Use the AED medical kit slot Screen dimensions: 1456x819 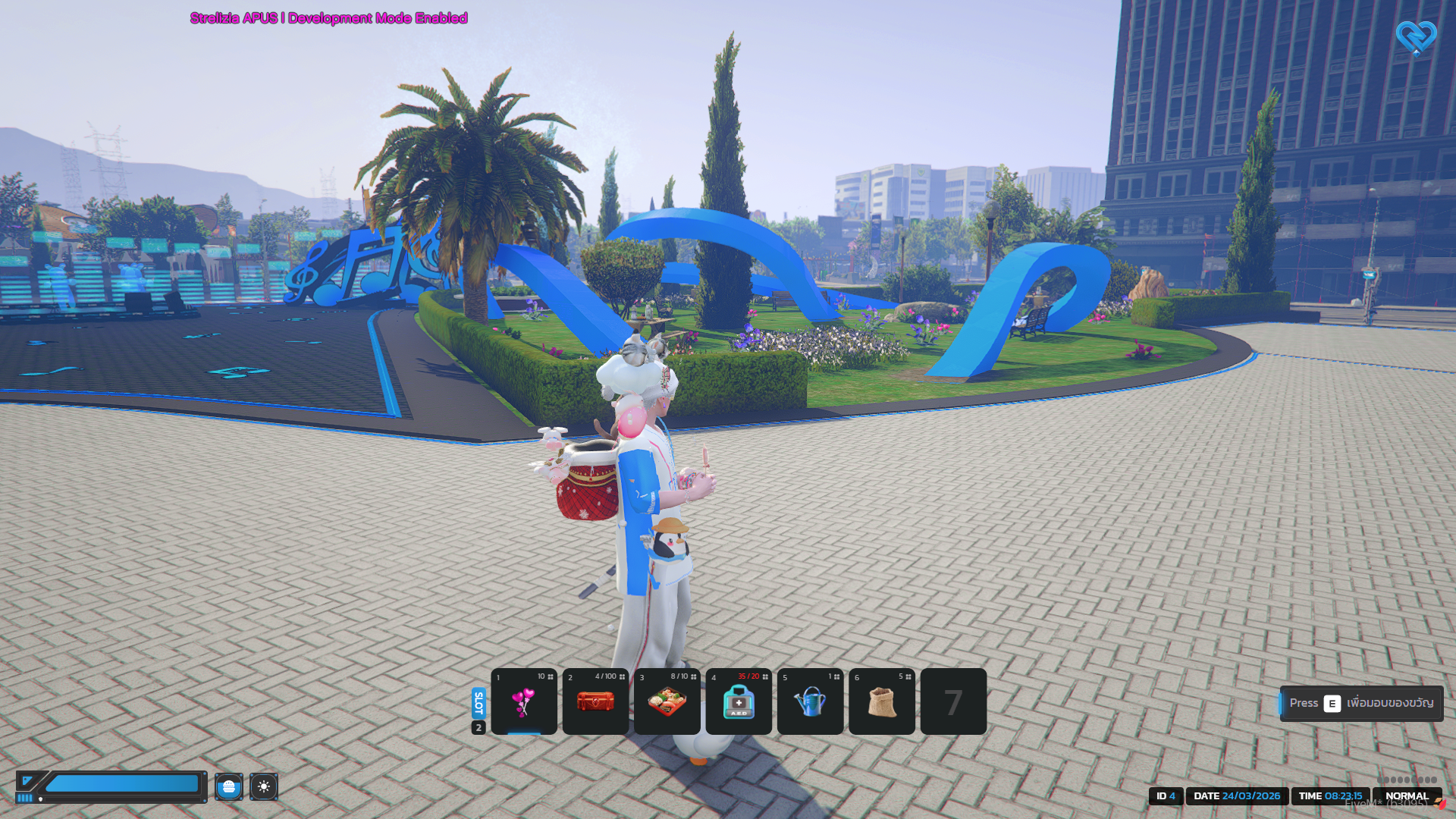739,701
